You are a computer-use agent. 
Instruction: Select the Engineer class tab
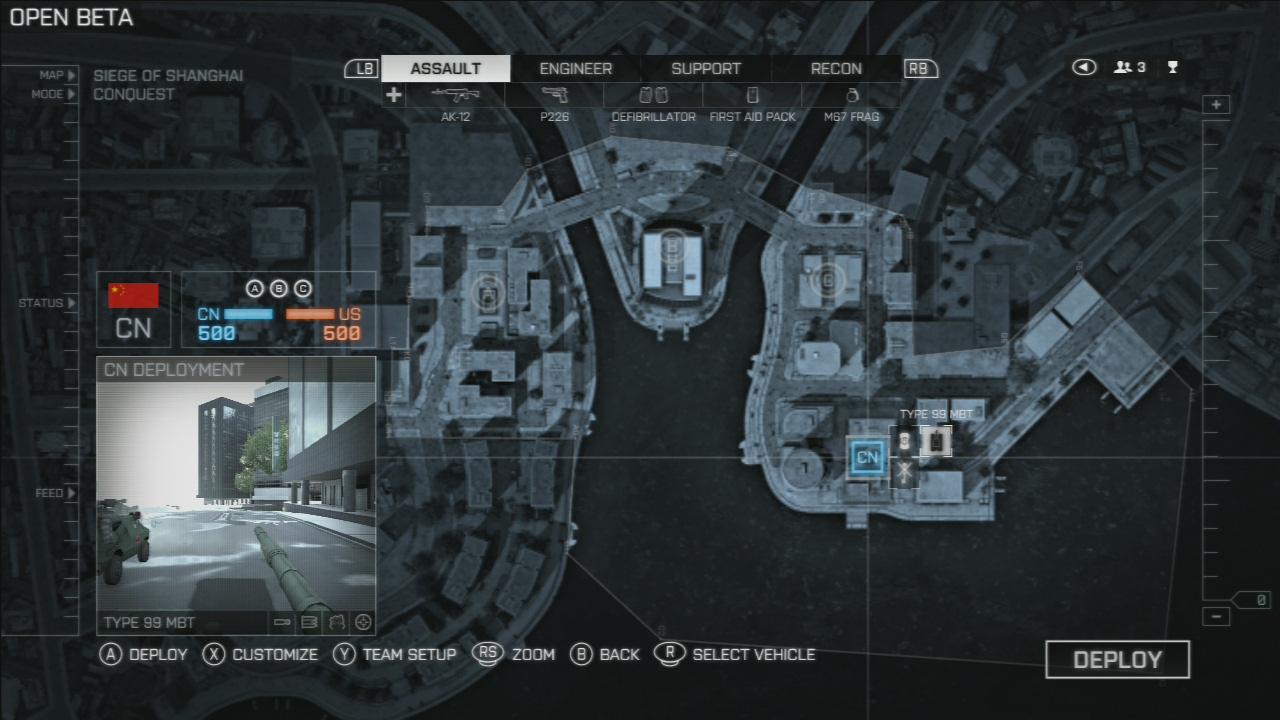point(575,69)
